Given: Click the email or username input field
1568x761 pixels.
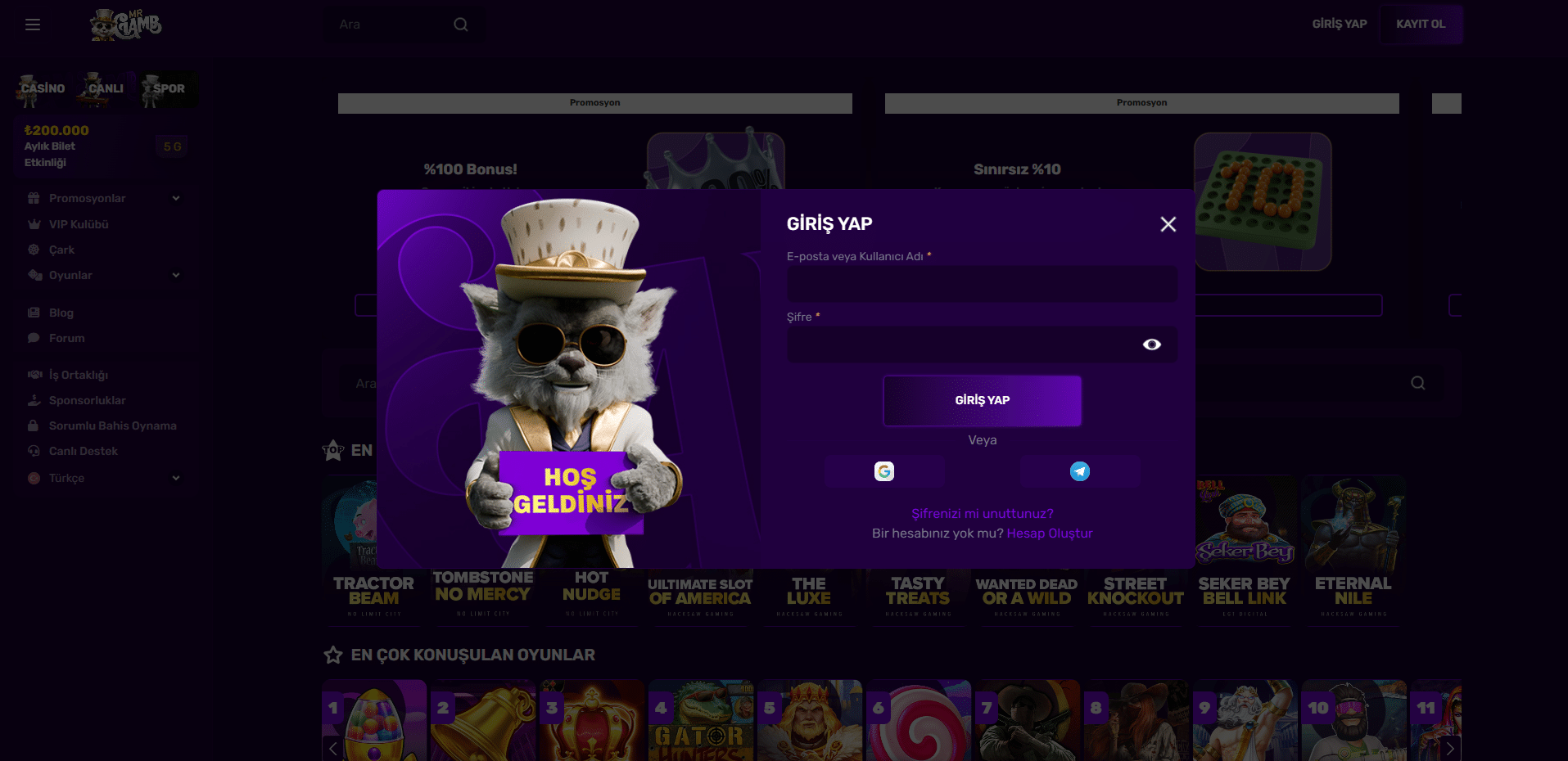Looking at the screenshot, I should click(982, 284).
